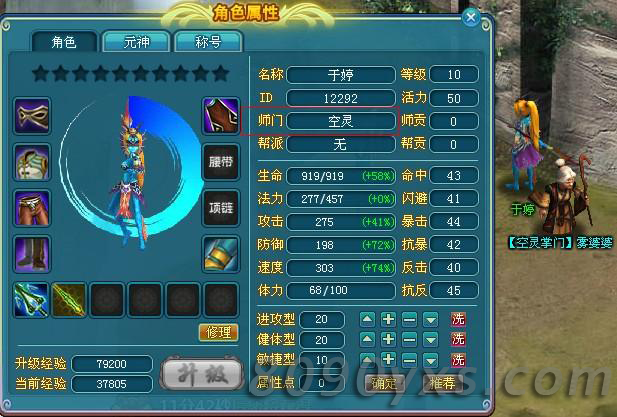
Task: Select the boots equipment slot
Action: tap(32, 254)
